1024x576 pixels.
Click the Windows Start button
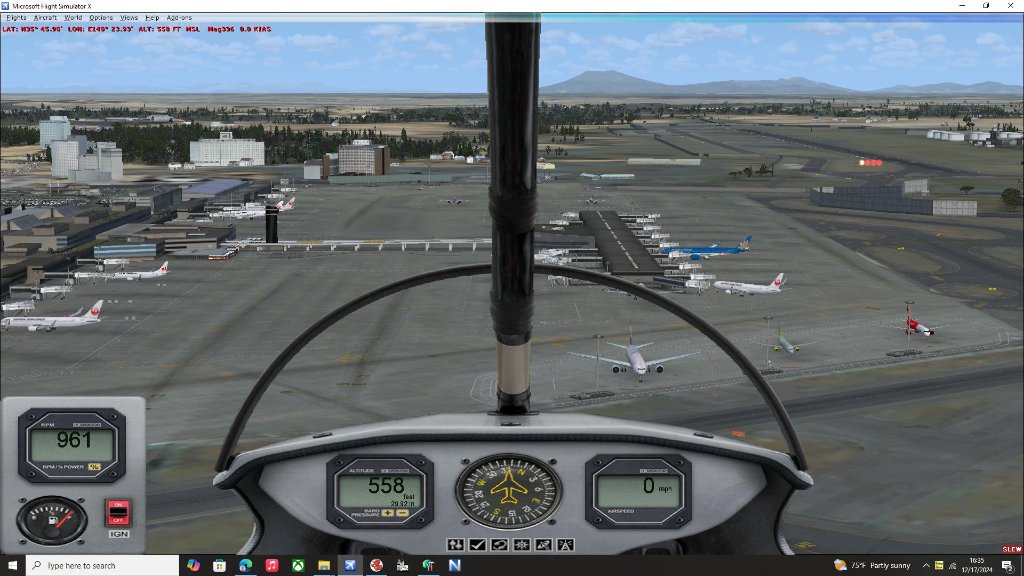10,565
